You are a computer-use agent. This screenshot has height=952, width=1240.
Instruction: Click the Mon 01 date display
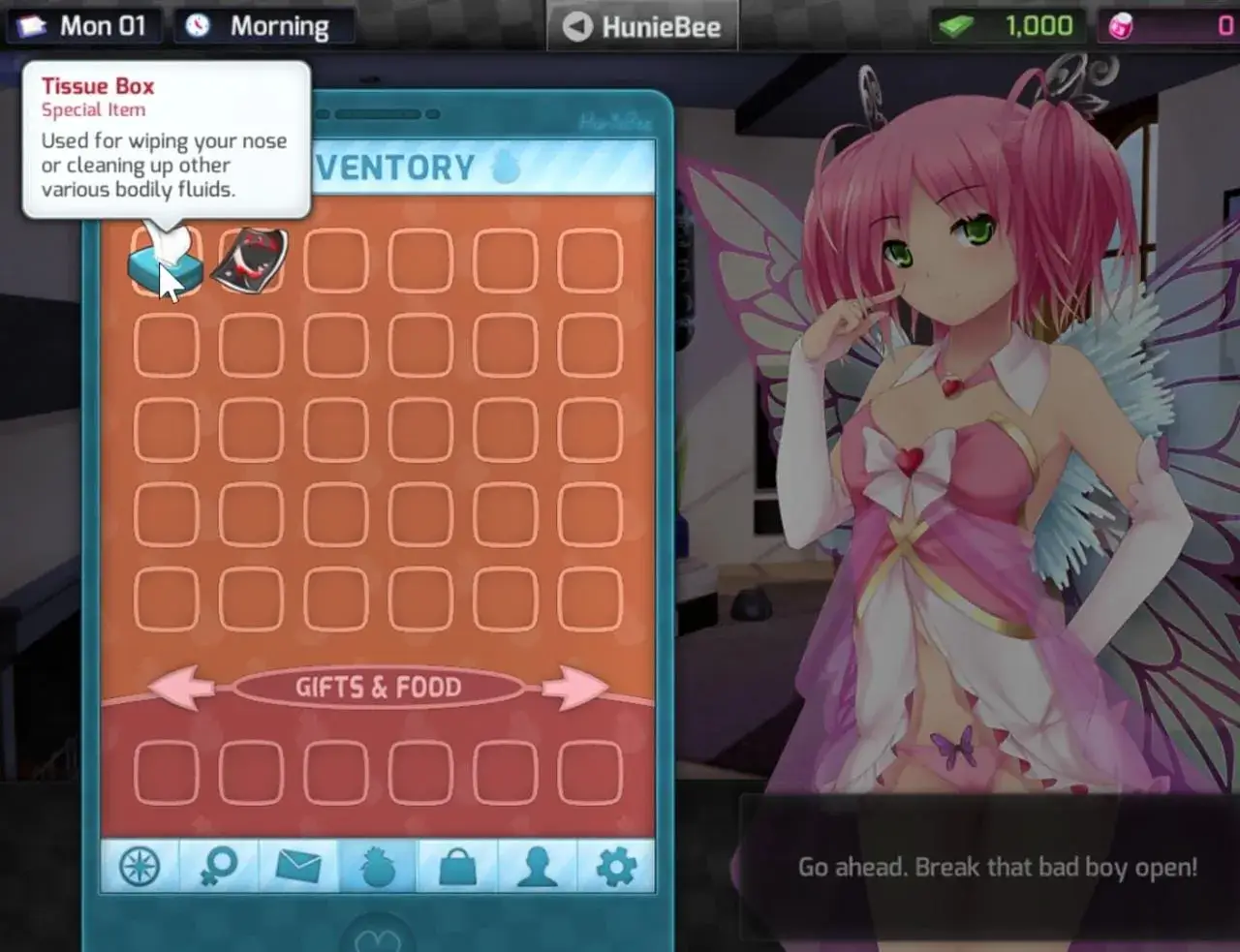[84, 25]
